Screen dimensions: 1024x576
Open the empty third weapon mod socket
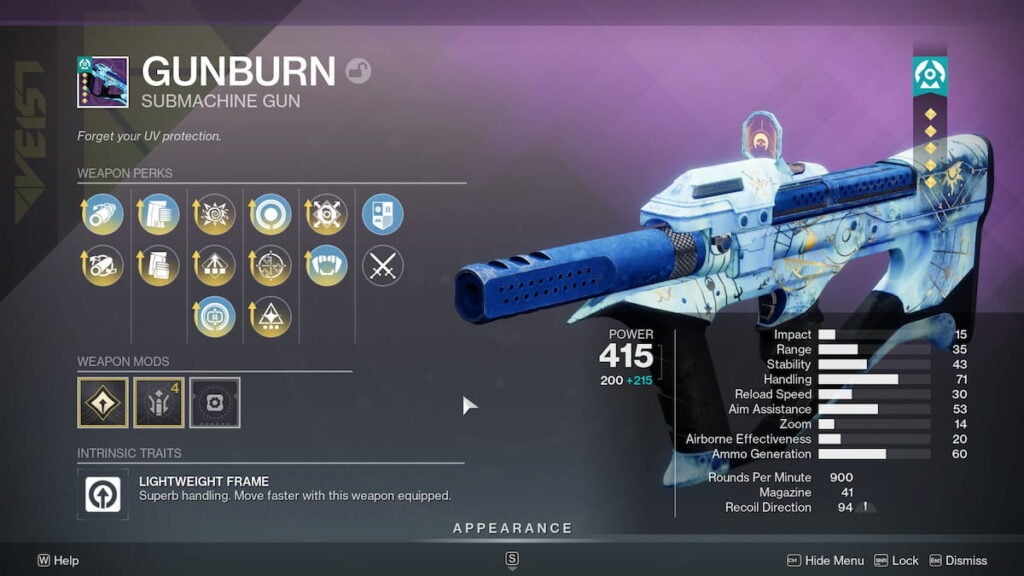point(215,402)
